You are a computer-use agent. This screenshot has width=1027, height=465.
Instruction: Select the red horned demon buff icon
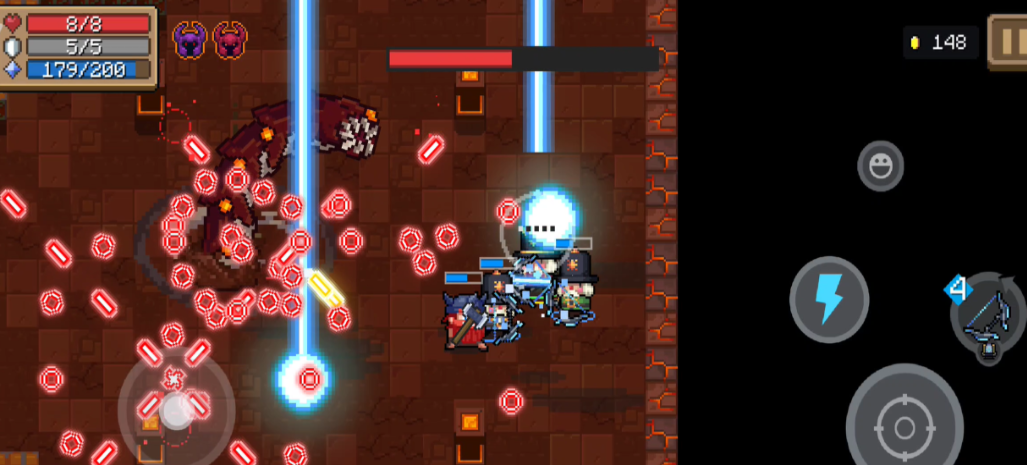point(230,40)
